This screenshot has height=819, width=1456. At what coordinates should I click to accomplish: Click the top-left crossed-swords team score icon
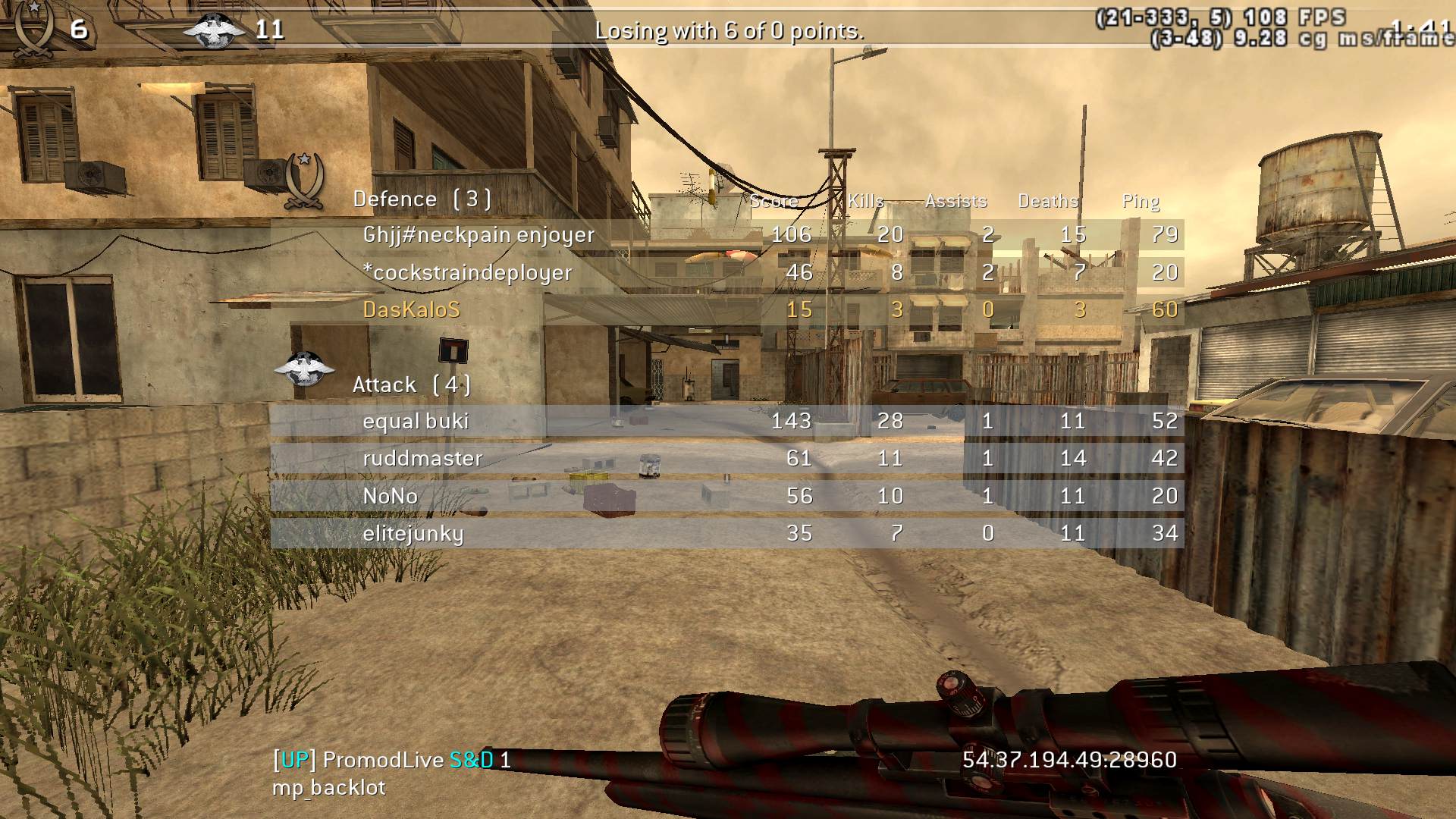33,29
